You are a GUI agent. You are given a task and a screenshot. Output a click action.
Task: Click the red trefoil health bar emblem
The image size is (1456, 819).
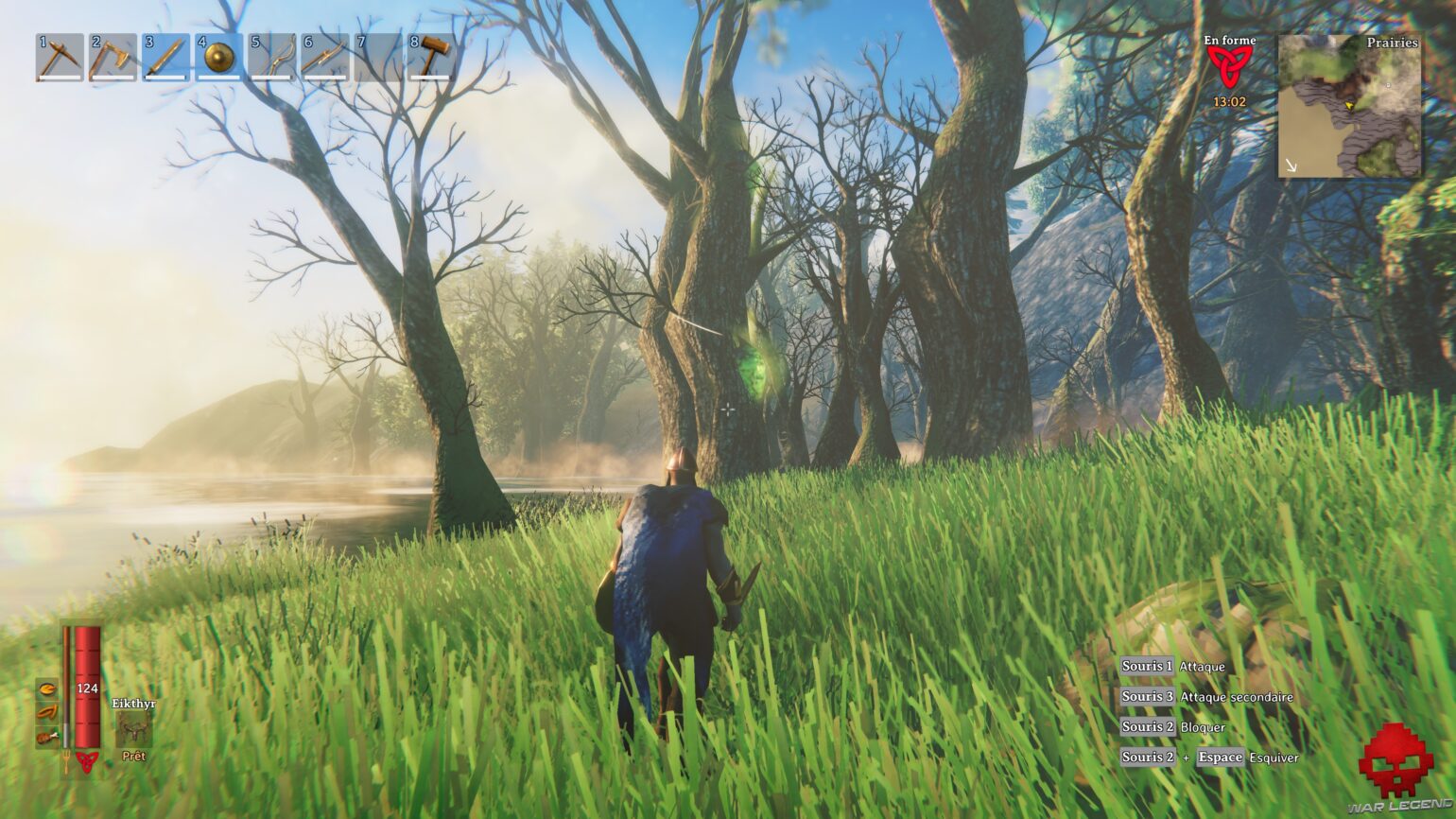coord(86,760)
